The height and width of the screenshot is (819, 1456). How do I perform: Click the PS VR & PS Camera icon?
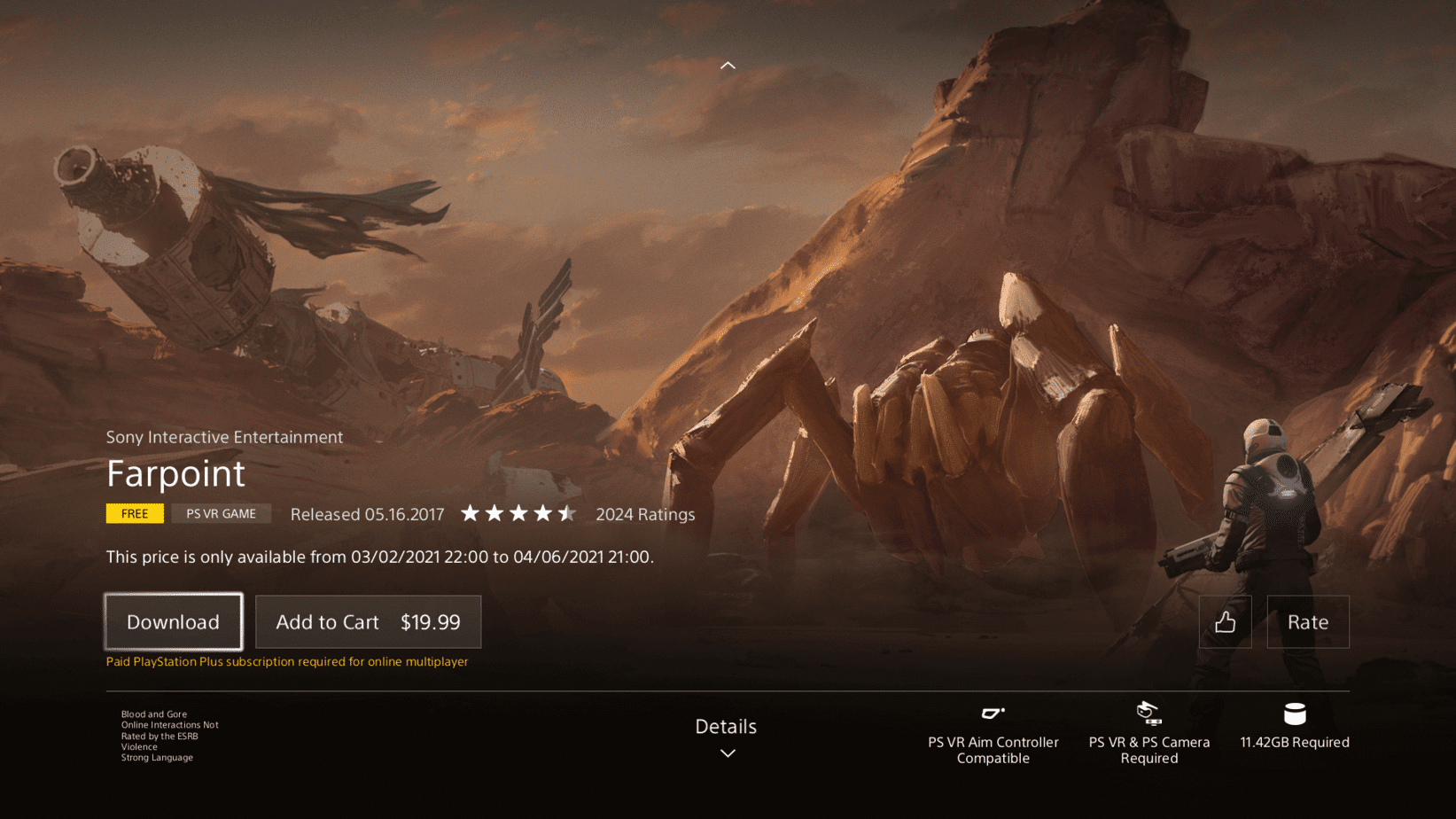1148,712
